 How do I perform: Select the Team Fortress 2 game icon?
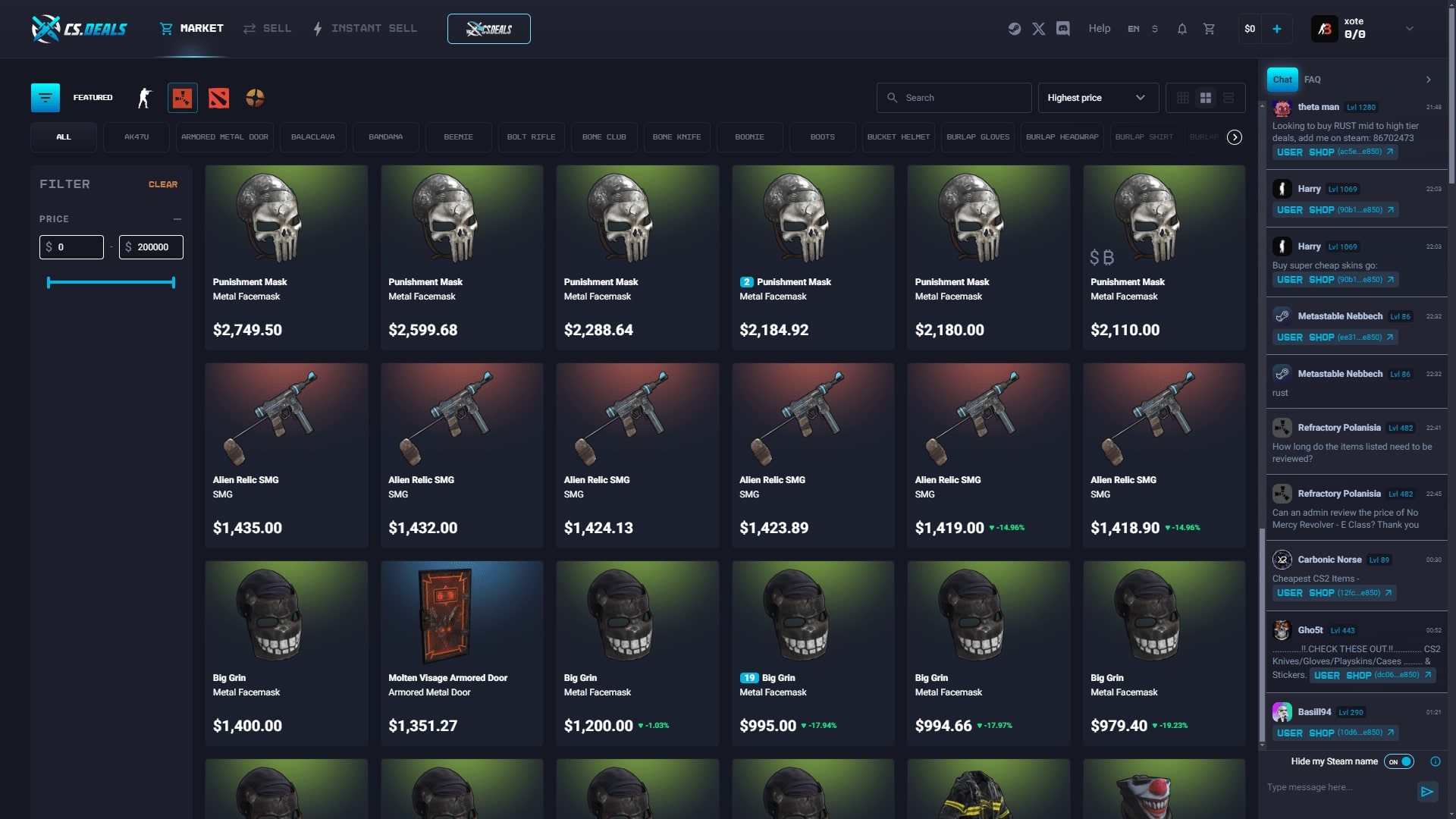[255, 97]
